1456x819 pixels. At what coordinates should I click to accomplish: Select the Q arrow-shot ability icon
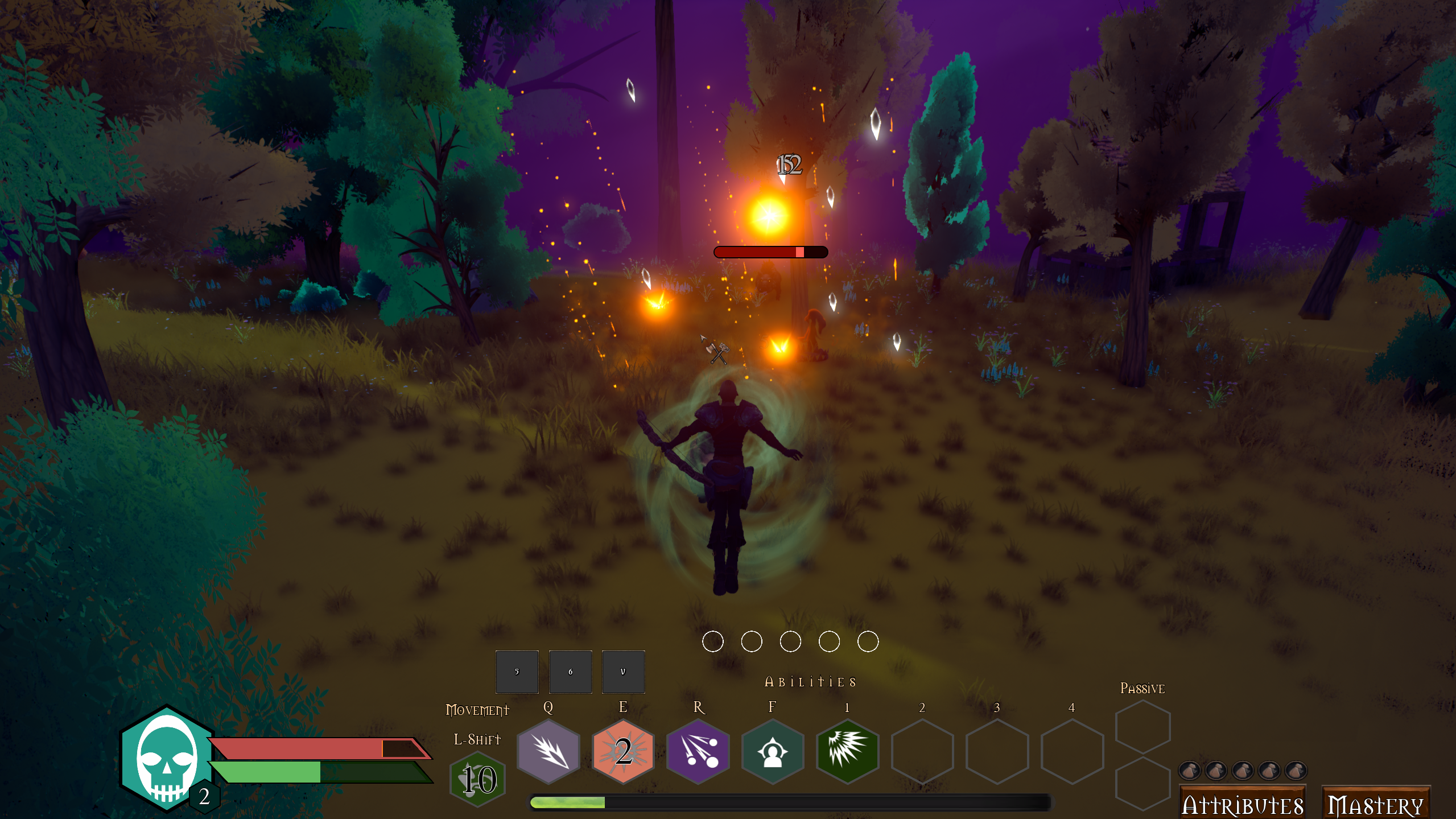[548, 751]
